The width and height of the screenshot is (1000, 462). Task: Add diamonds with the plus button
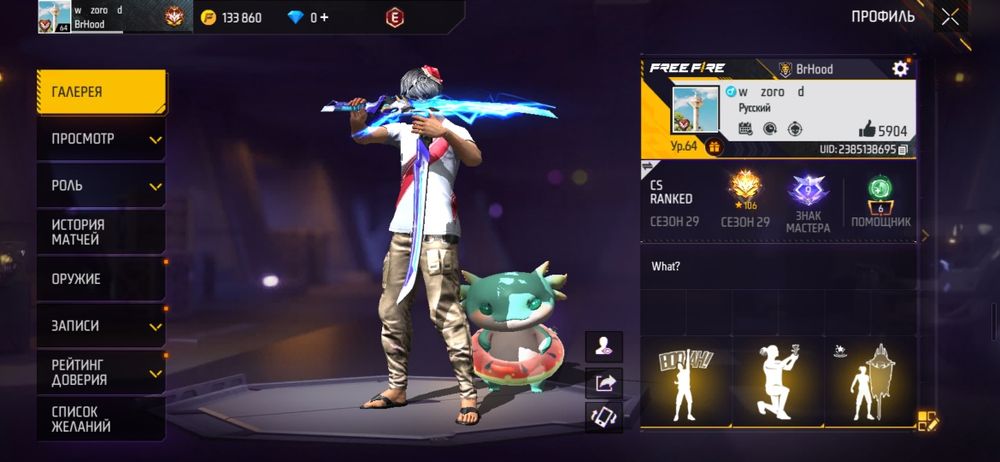[324, 17]
